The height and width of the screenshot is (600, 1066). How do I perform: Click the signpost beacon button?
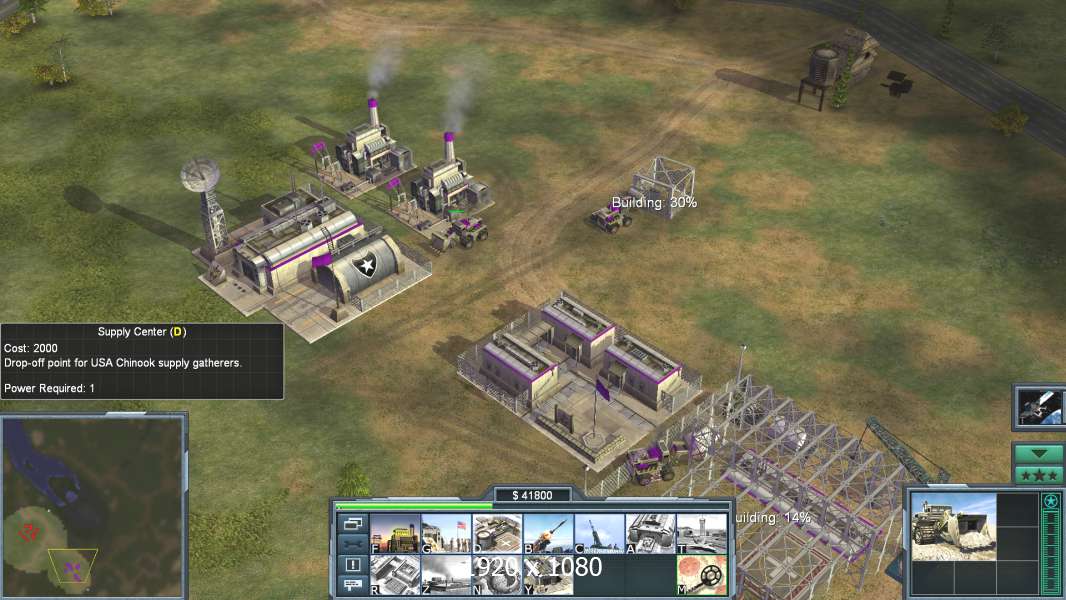click(x=352, y=585)
